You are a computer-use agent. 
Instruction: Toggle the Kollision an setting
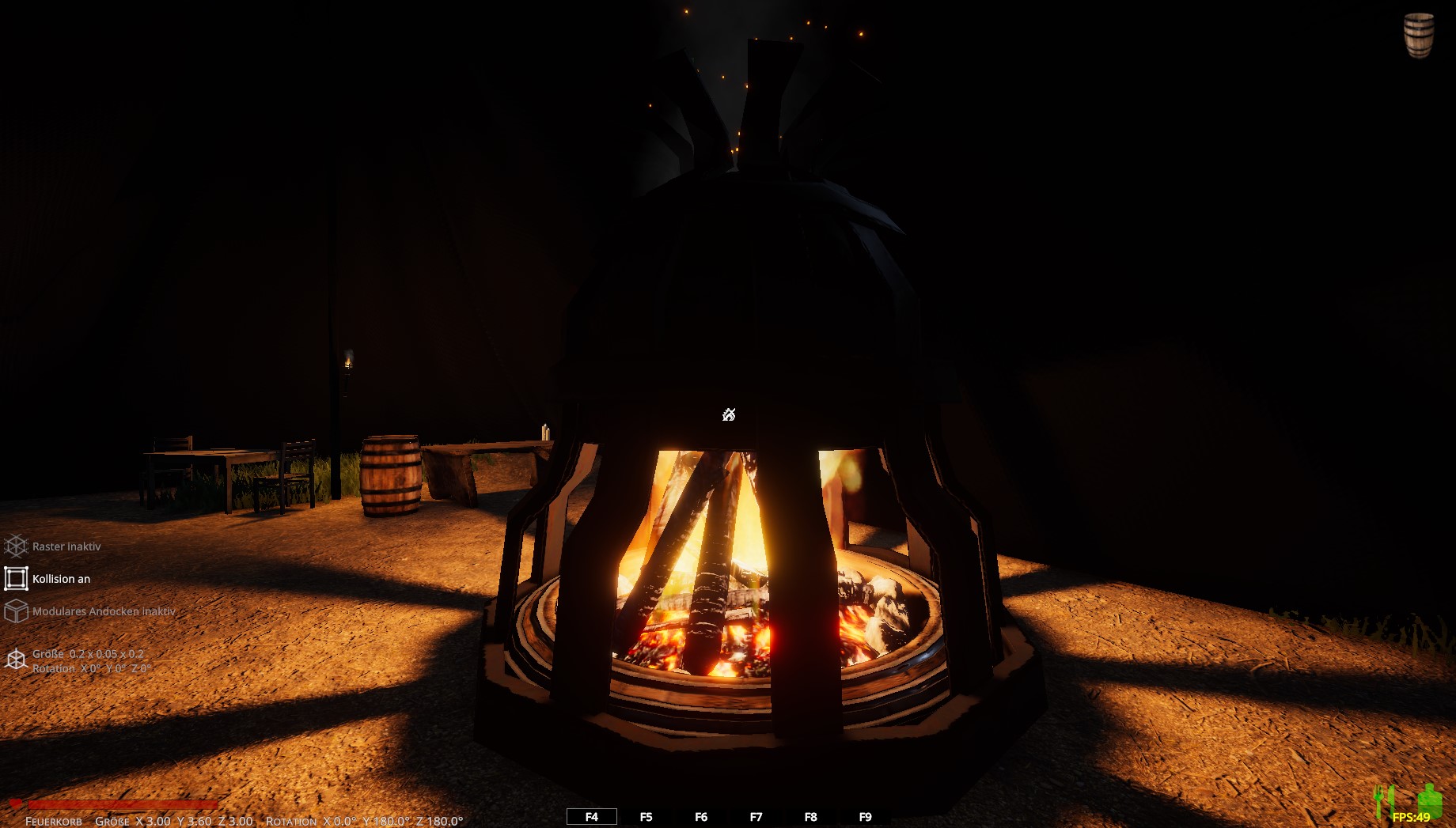tap(17, 579)
